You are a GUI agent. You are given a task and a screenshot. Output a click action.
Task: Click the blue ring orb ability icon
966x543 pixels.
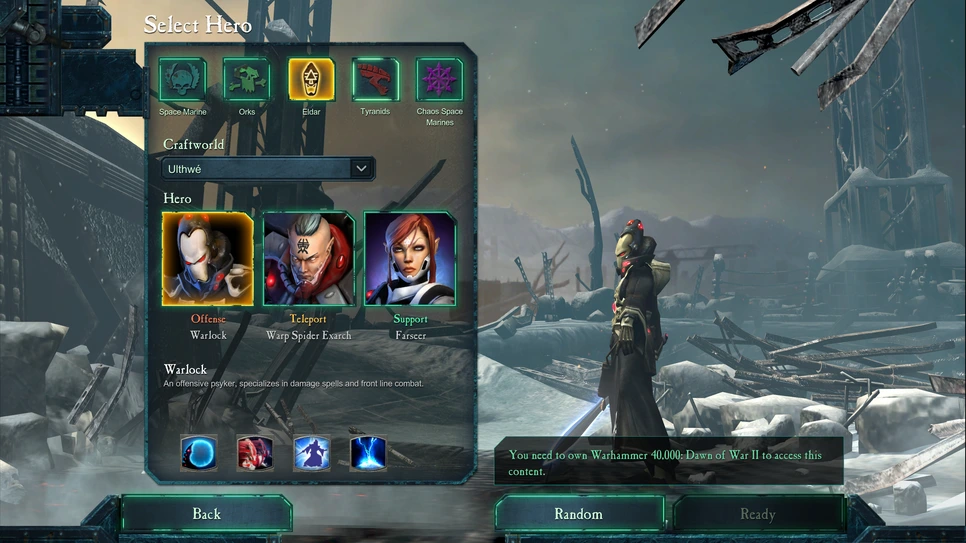click(199, 452)
